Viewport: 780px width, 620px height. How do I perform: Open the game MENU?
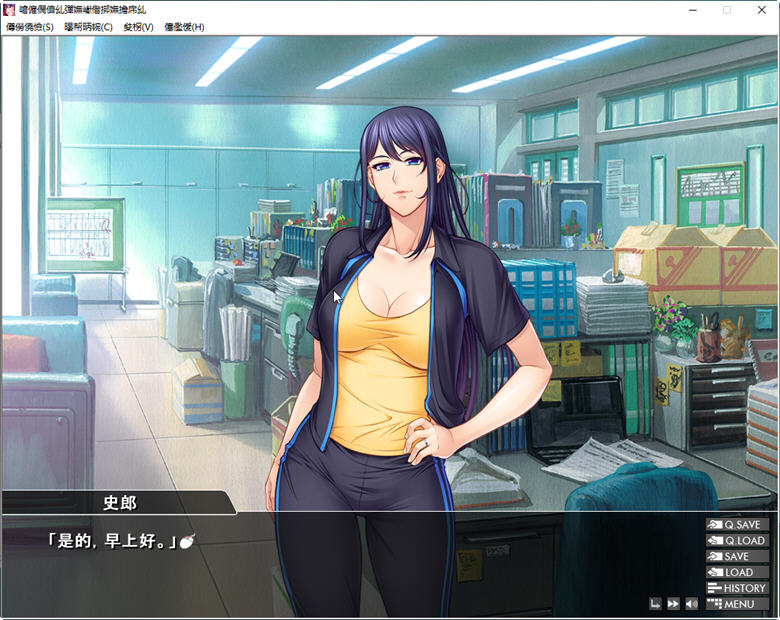[x=737, y=604]
